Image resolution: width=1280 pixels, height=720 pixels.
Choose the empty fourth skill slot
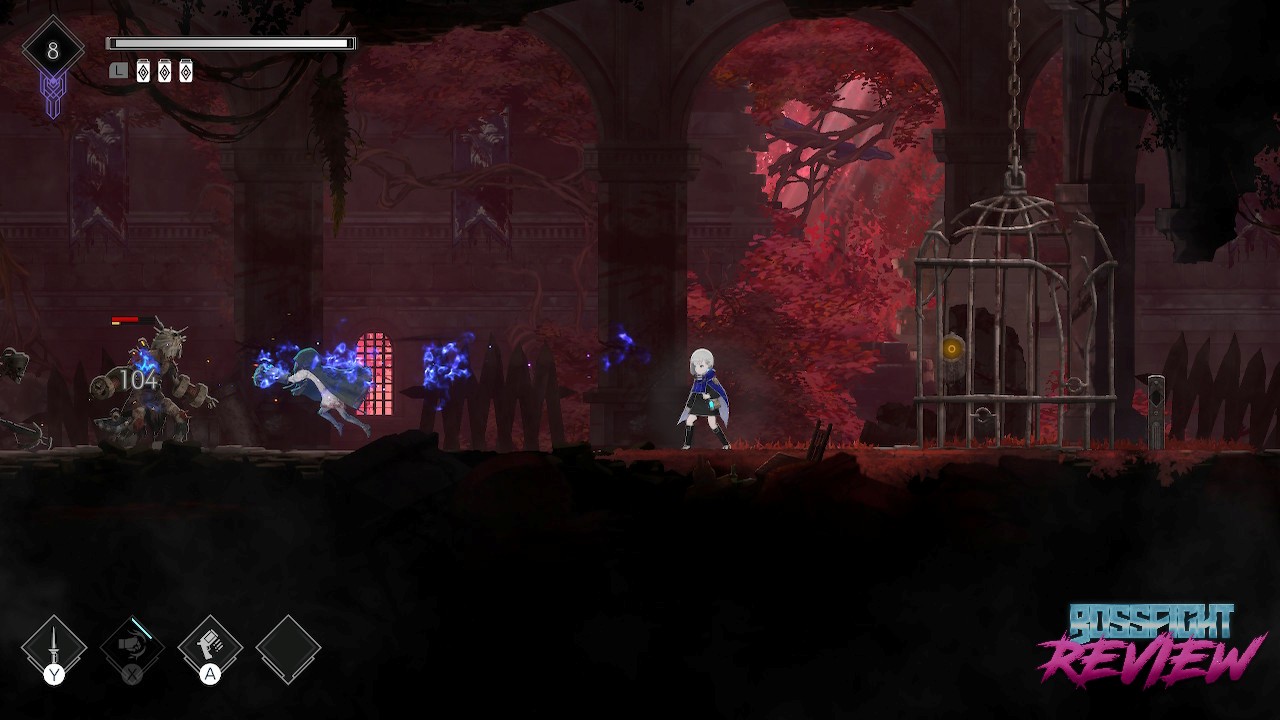288,648
